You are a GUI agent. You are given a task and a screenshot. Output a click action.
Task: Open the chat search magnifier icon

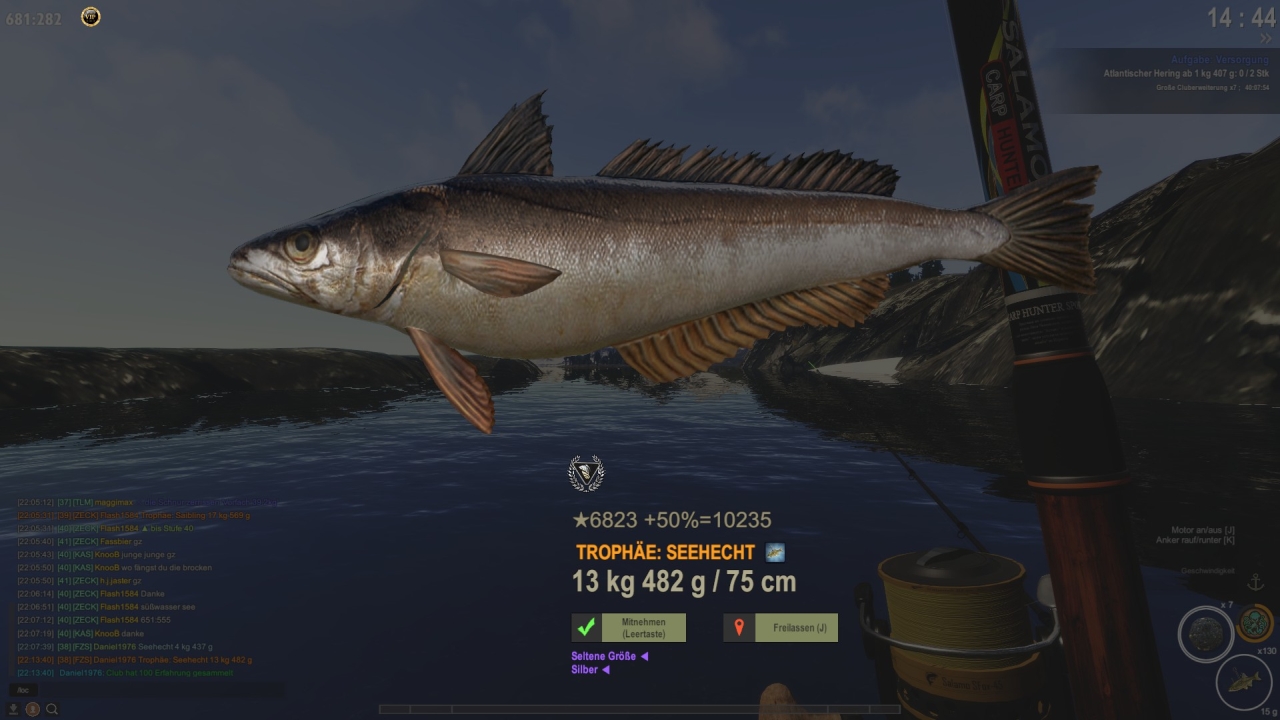point(52,709)
